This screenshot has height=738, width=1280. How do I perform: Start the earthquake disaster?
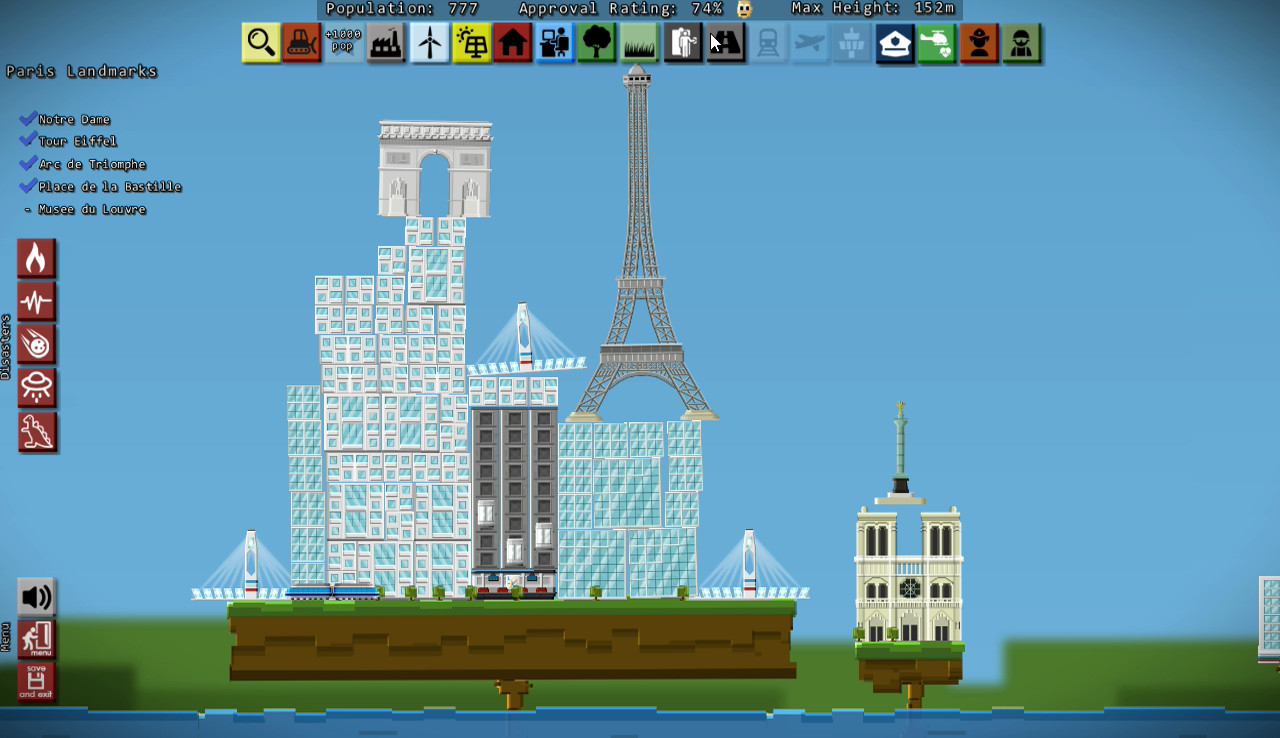tap(37, 300)
